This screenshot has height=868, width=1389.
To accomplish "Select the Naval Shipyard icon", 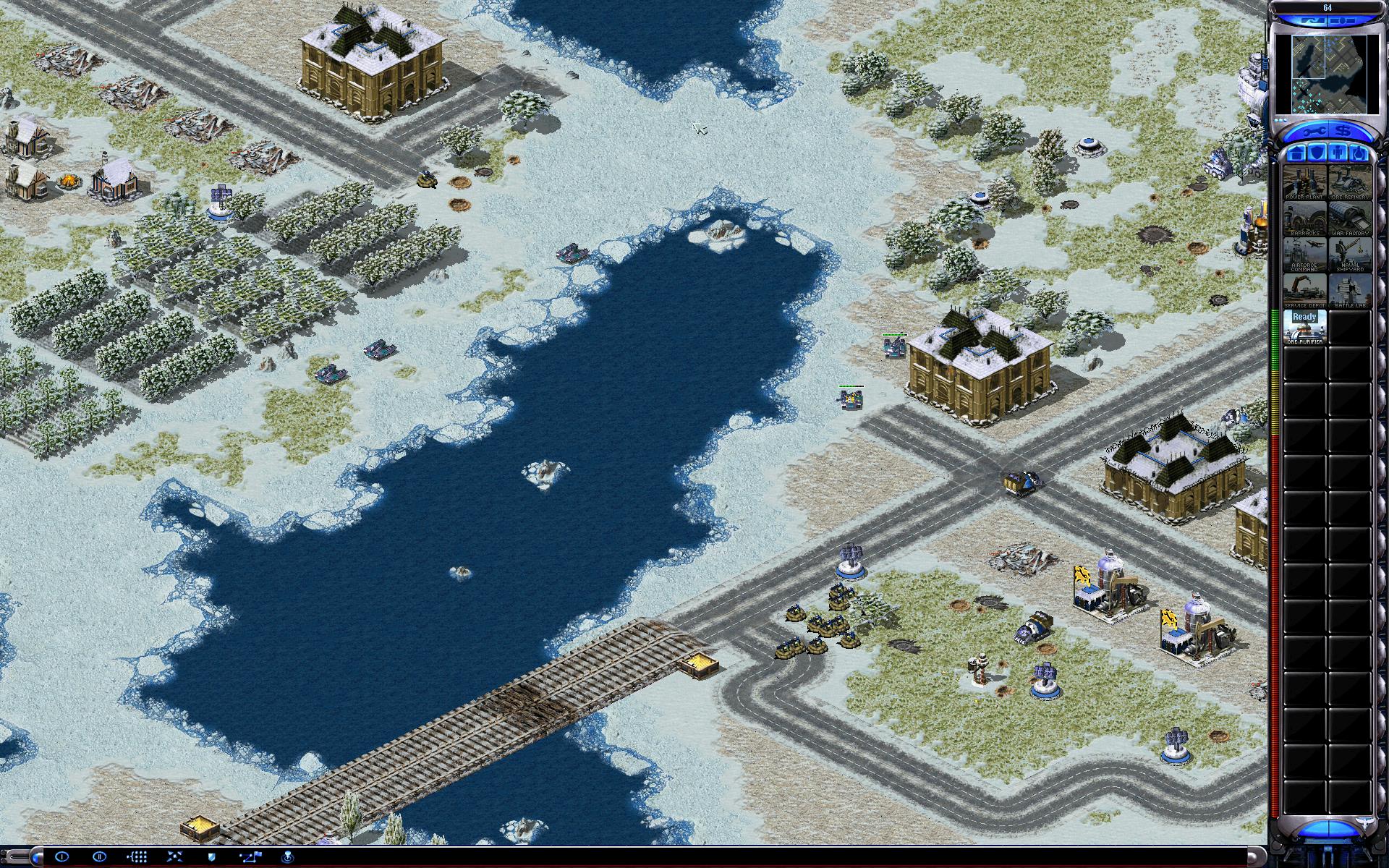I will point(1350,255).
